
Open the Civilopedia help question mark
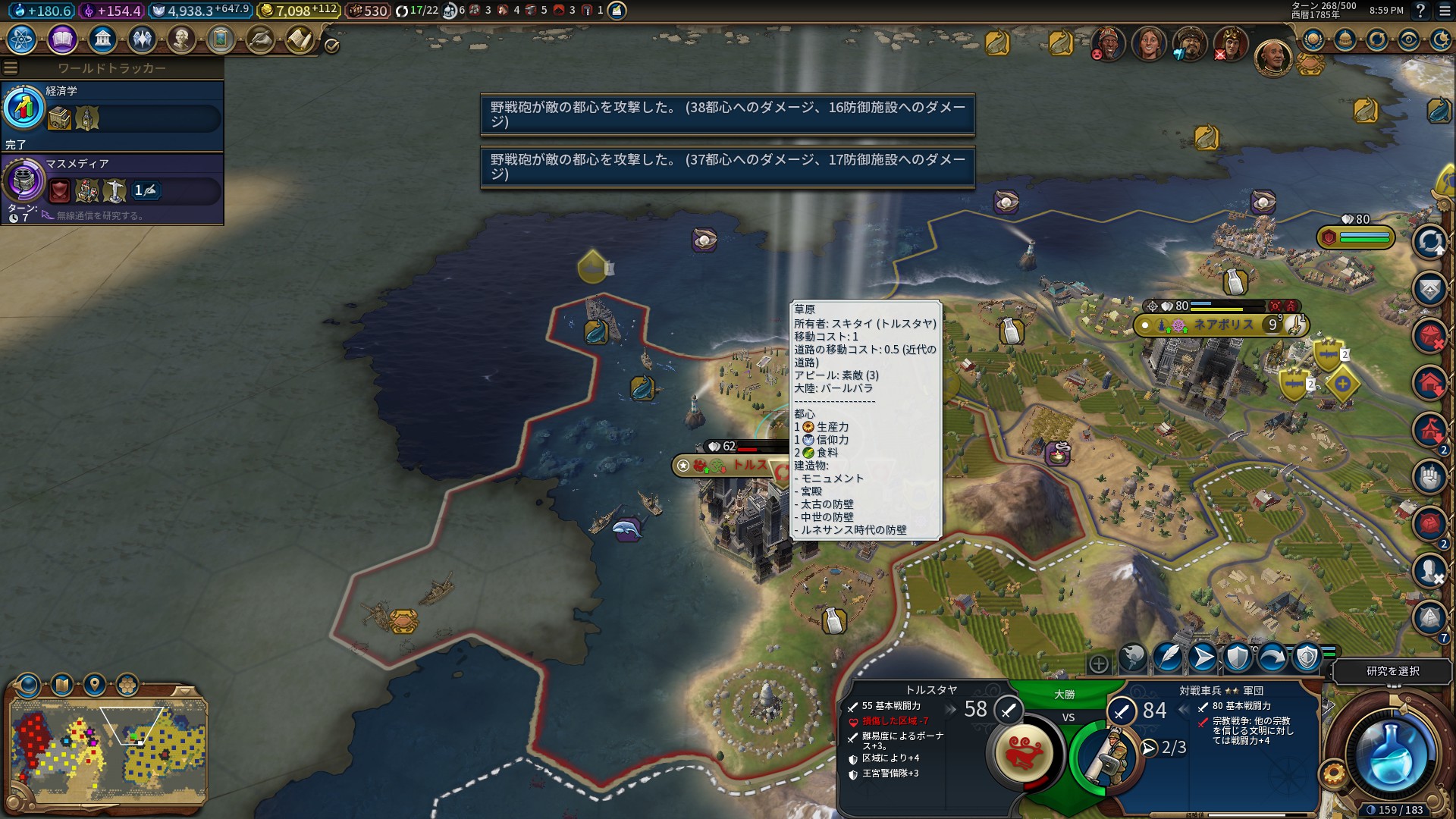(x=1420, y=11)
